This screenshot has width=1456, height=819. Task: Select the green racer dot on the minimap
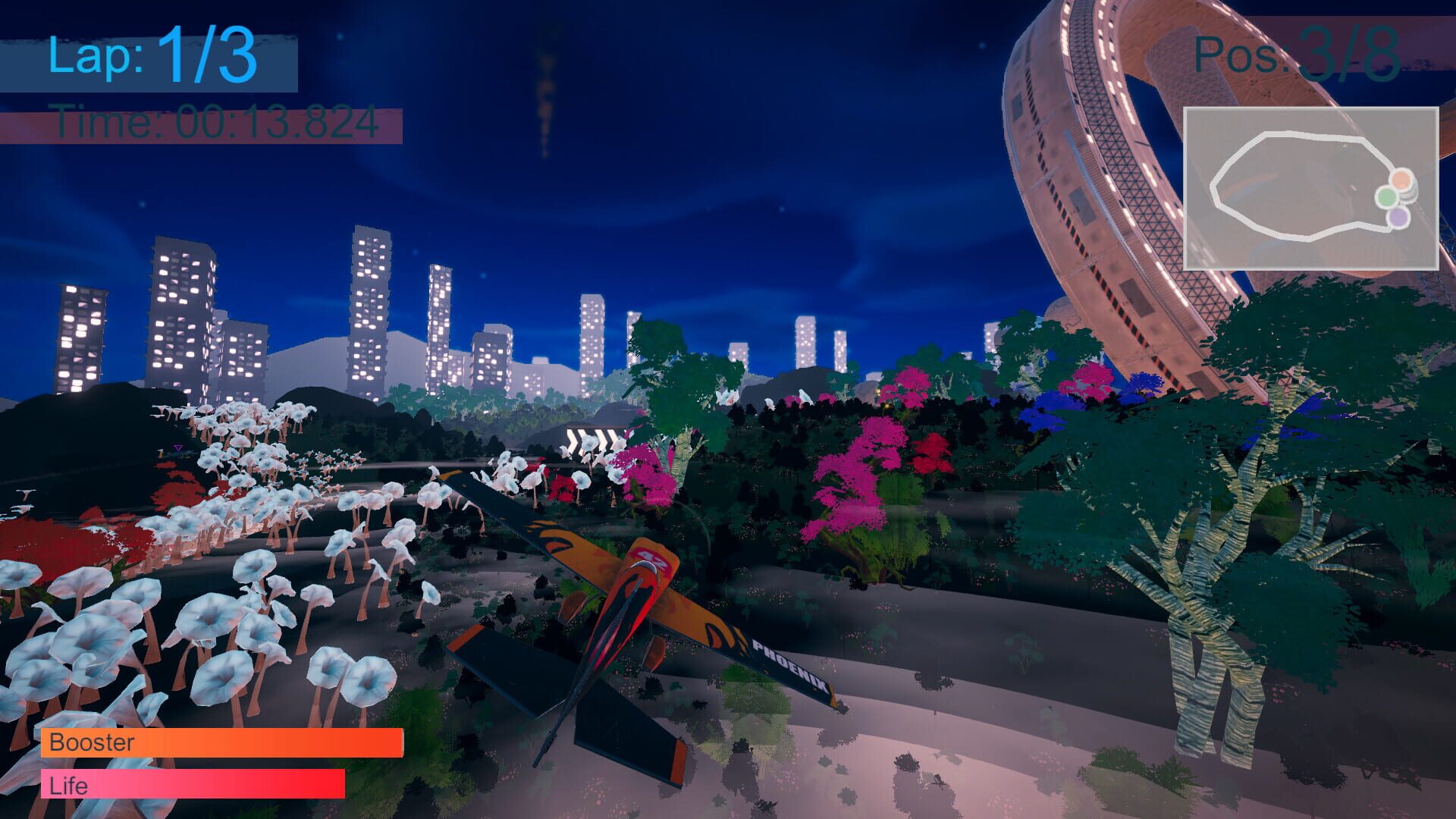pos(1386,197)
